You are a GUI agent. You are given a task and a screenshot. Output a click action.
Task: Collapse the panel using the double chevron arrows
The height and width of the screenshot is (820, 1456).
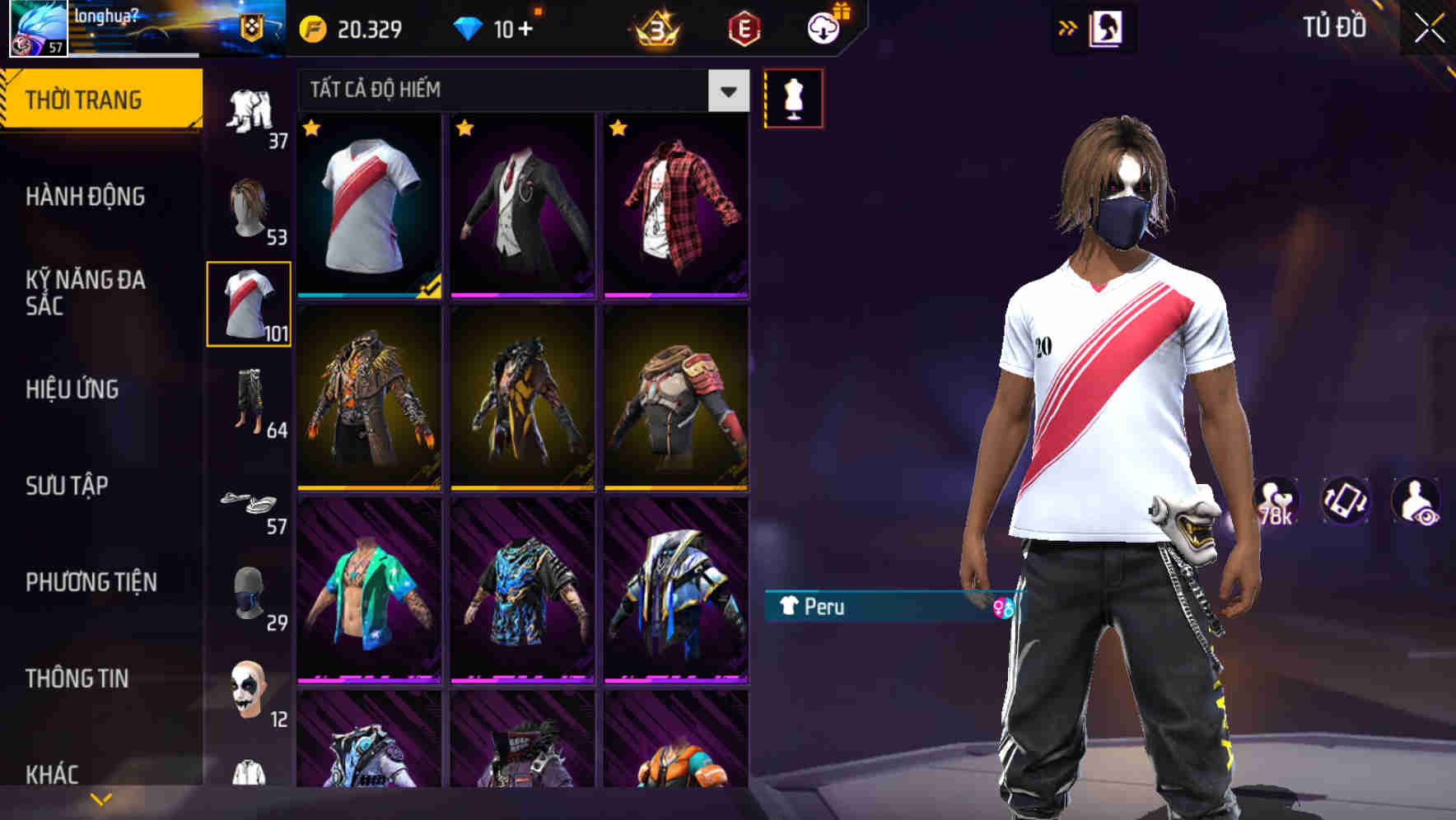point(1068,26)
